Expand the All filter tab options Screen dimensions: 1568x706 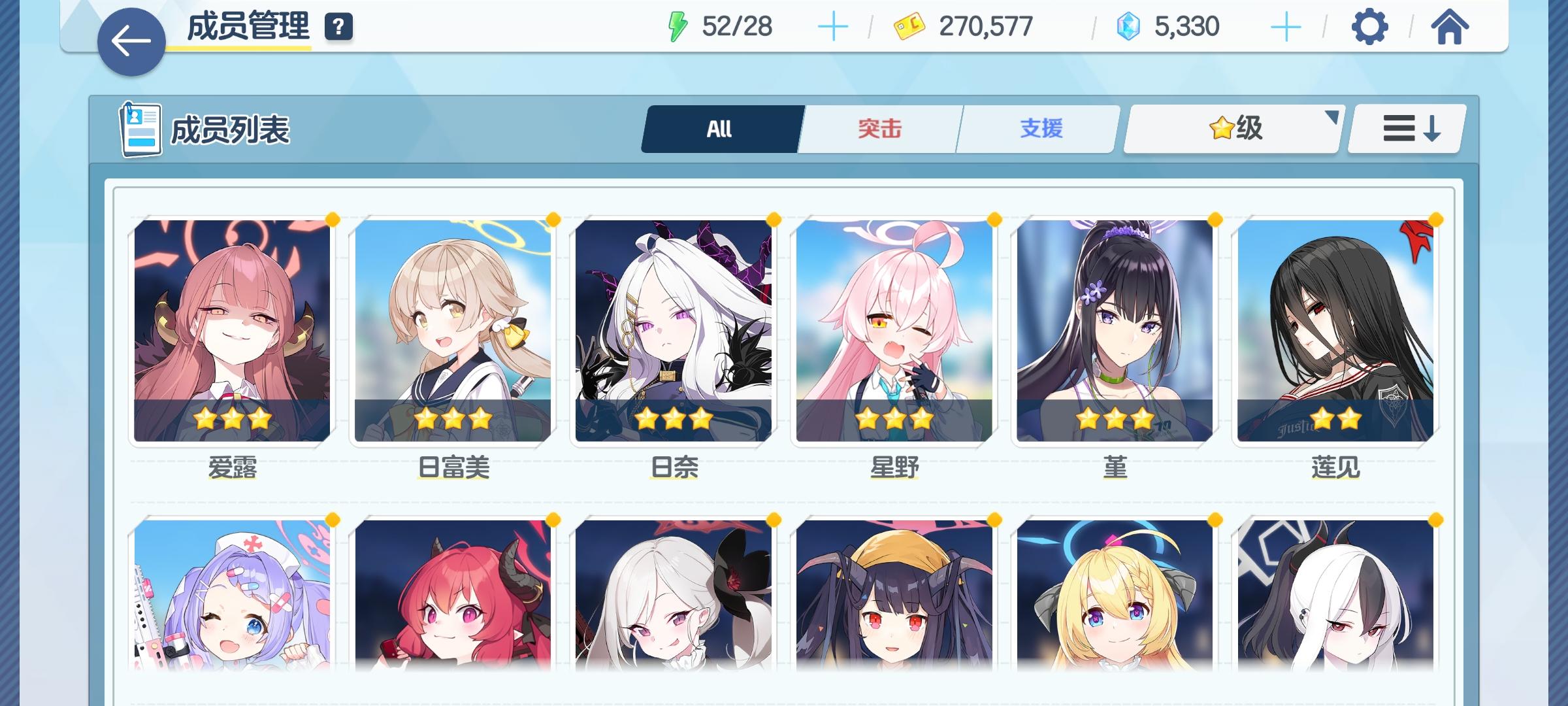coord(719,129)
